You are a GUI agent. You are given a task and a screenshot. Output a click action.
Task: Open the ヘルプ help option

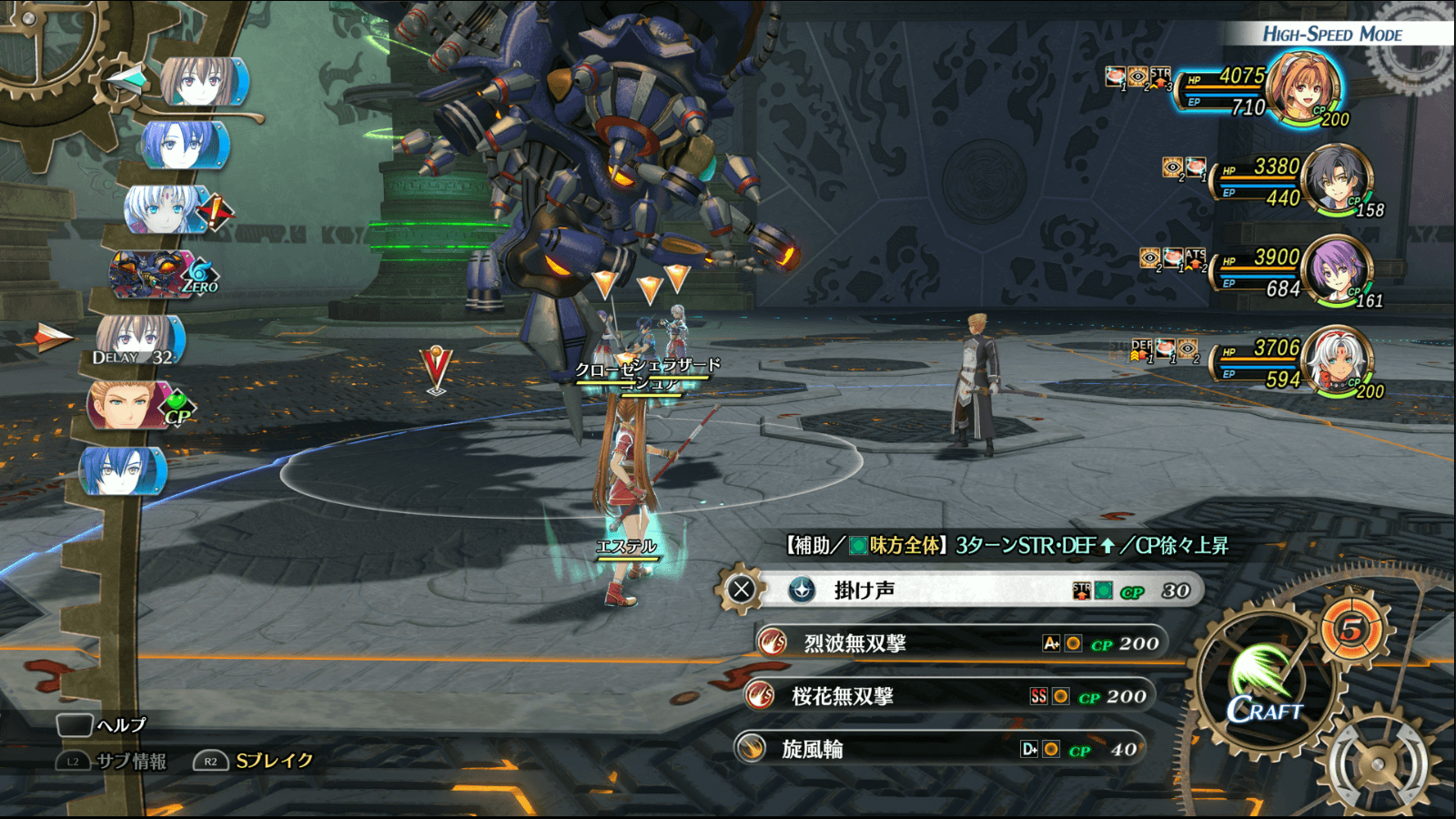(x=102, y=725)
